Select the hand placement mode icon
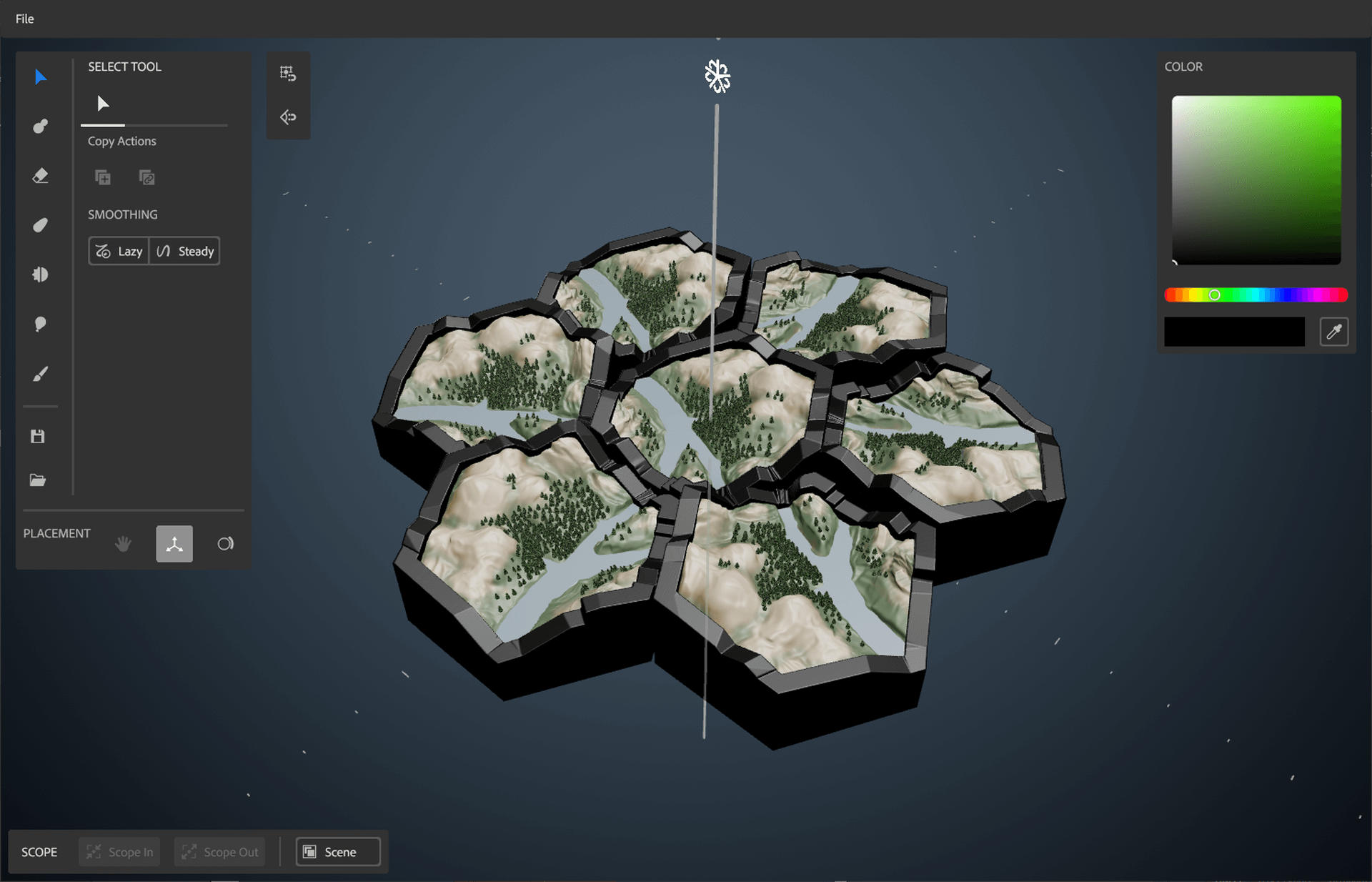 (x=122, y=543)
